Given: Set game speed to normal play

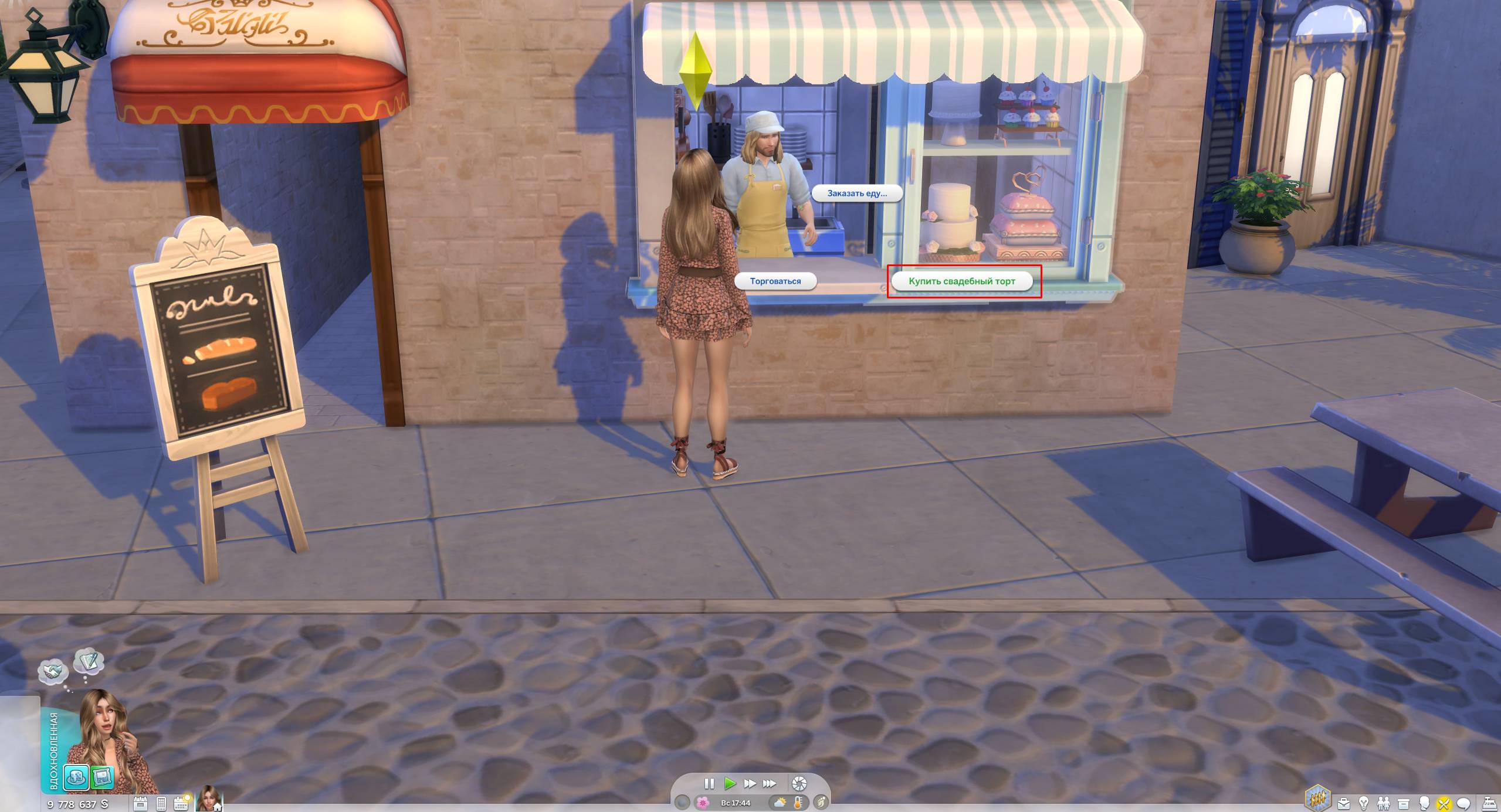Looking at the screenshot, I should point(730,783).
